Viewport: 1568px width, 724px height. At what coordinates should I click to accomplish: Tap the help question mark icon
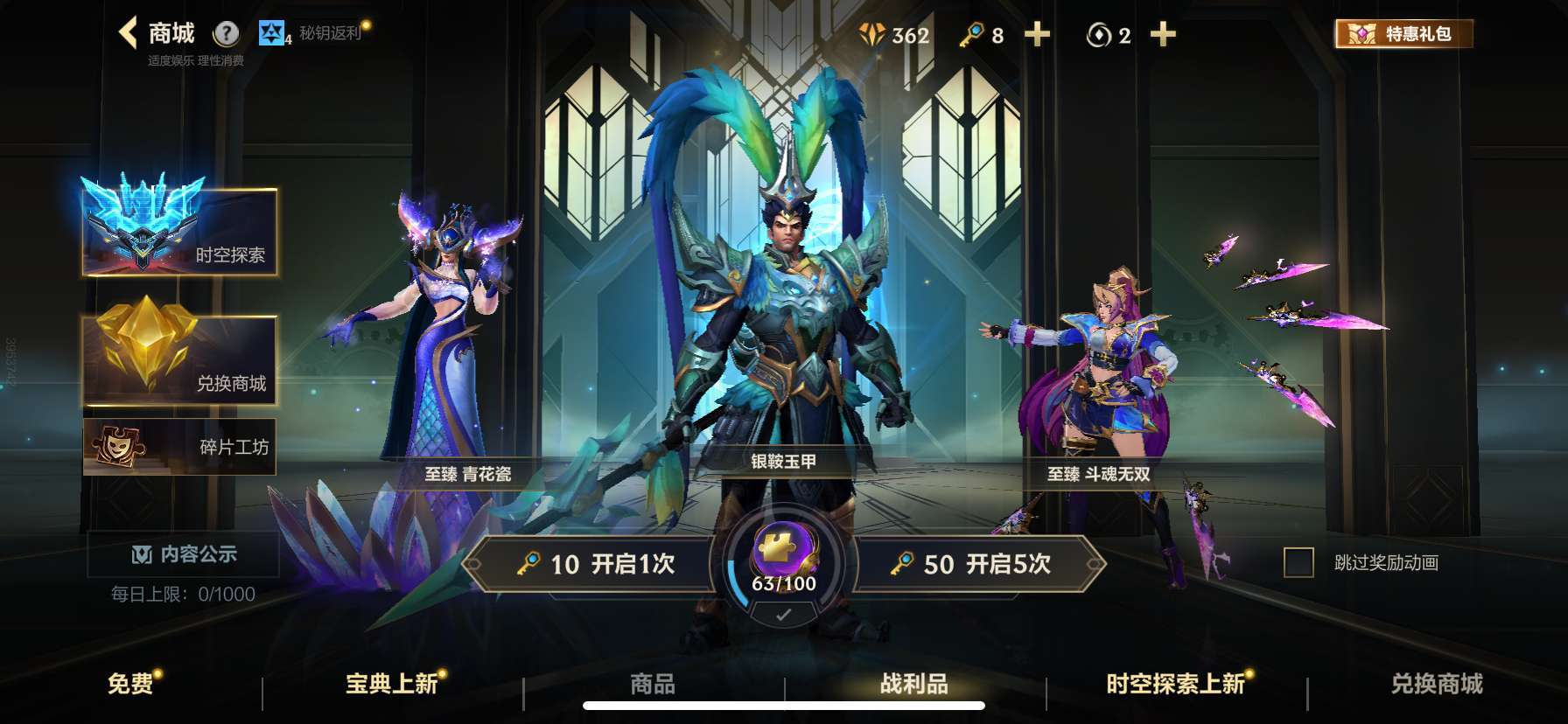228,33
